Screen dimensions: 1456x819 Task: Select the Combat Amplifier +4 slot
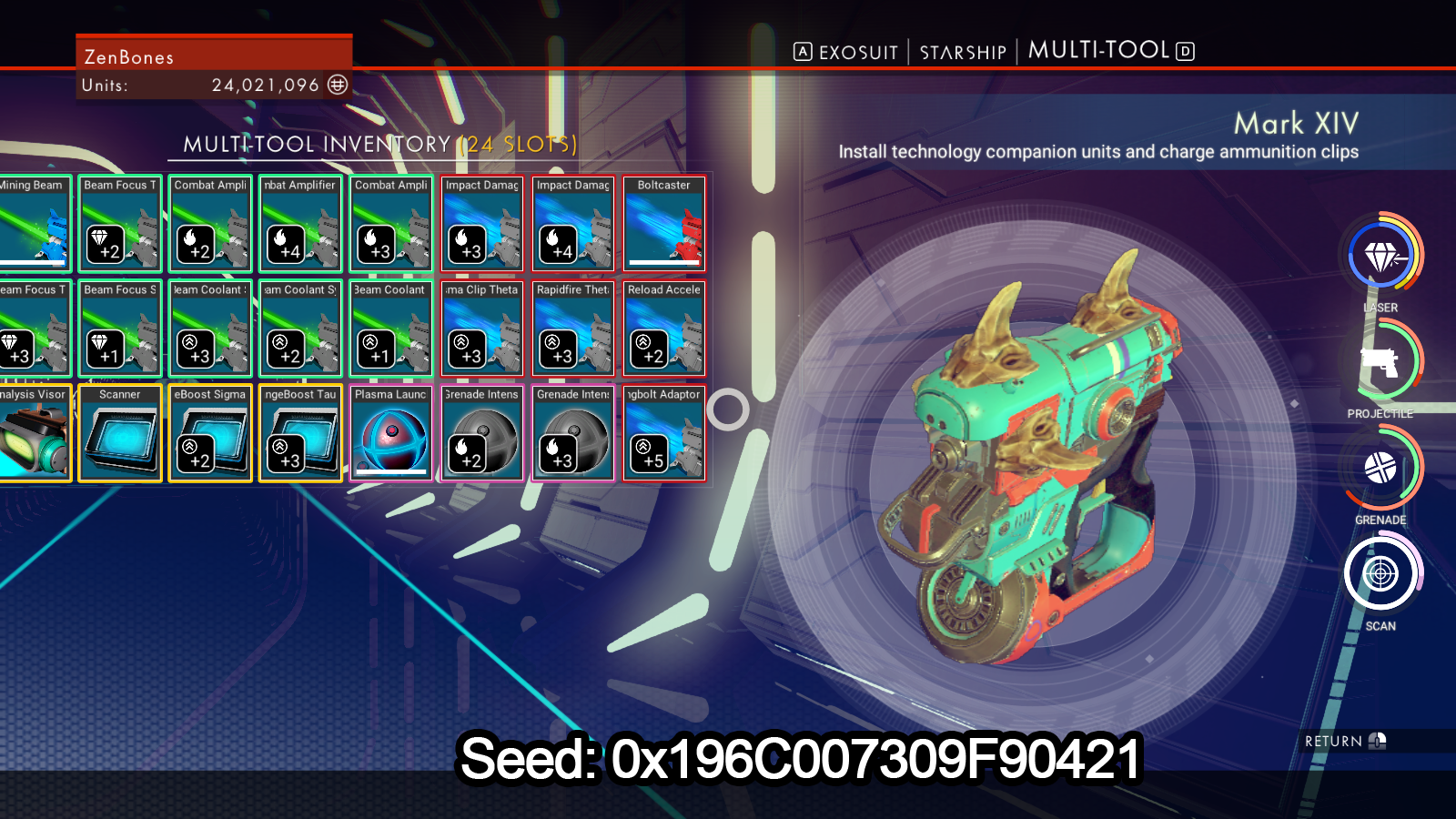[x=300, y=224]
